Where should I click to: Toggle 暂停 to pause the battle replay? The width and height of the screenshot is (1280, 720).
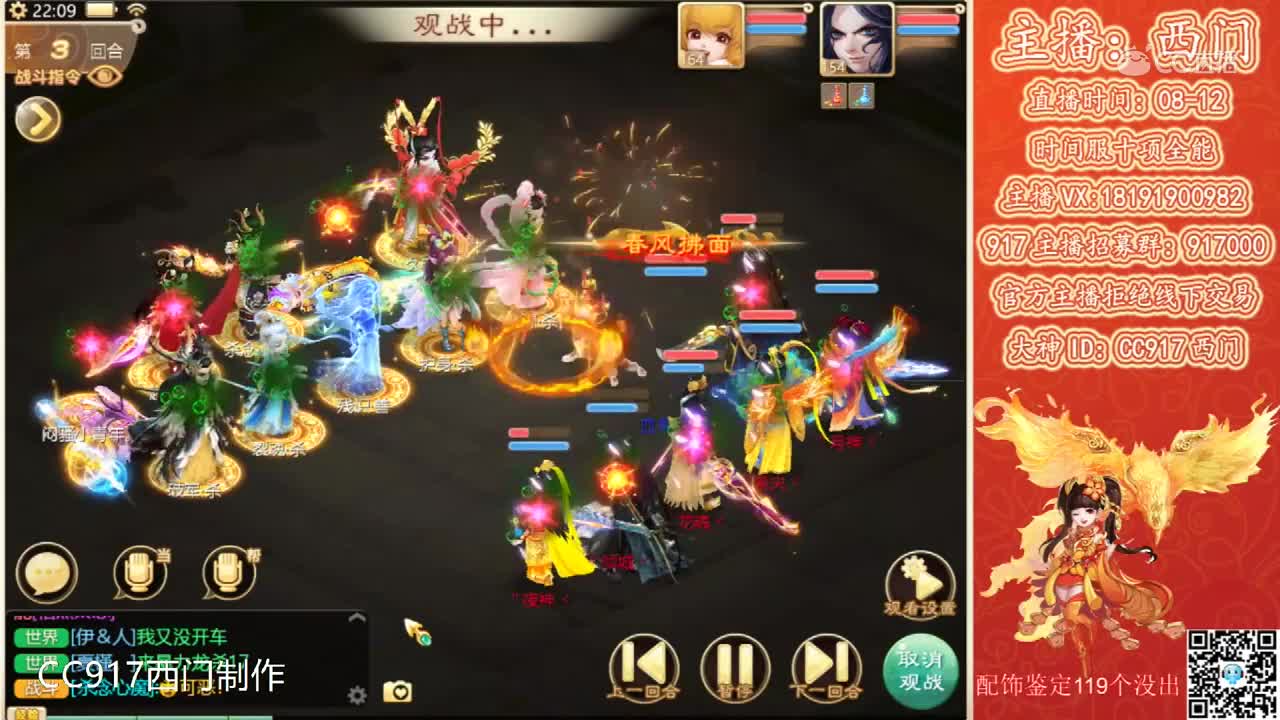[735, 665]
